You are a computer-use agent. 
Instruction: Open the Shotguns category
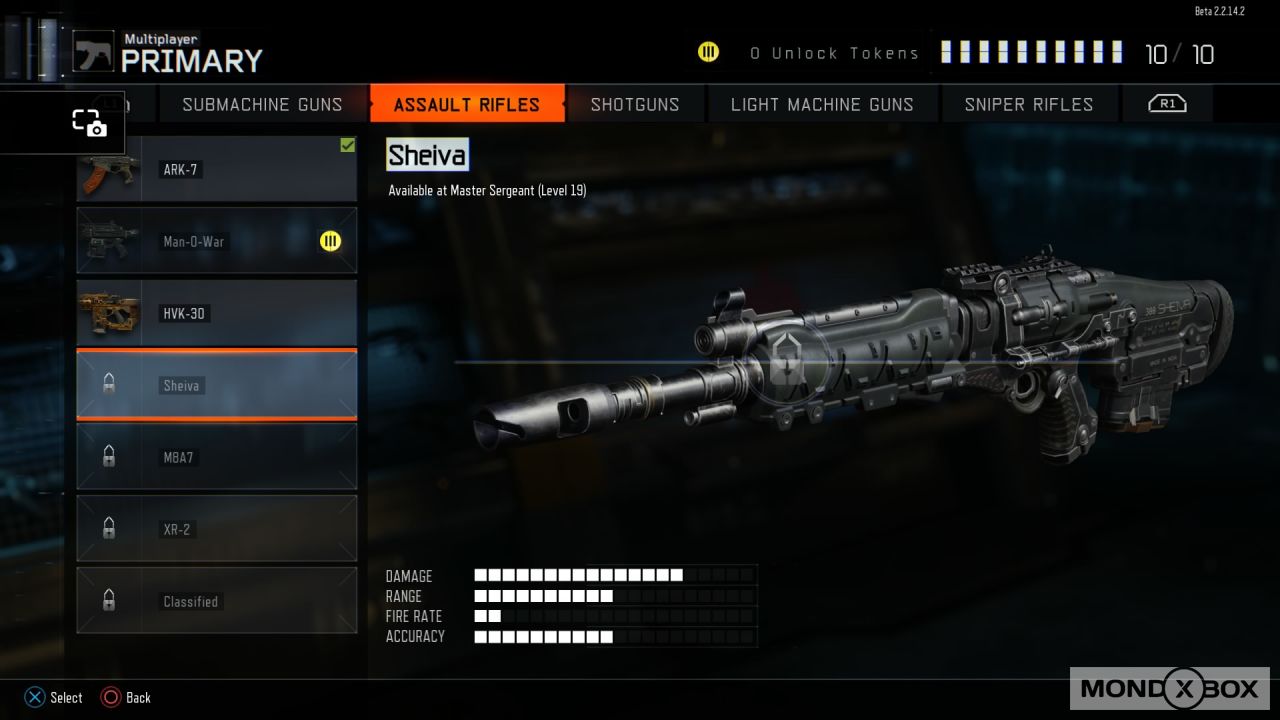(x=635, y=104)
